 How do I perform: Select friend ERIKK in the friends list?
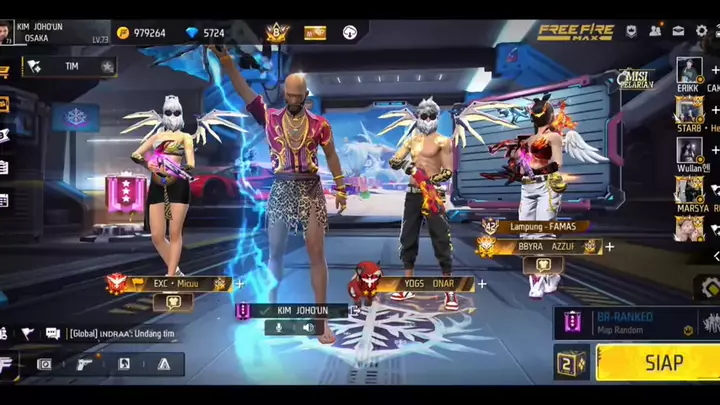click(x=689, y=71)
